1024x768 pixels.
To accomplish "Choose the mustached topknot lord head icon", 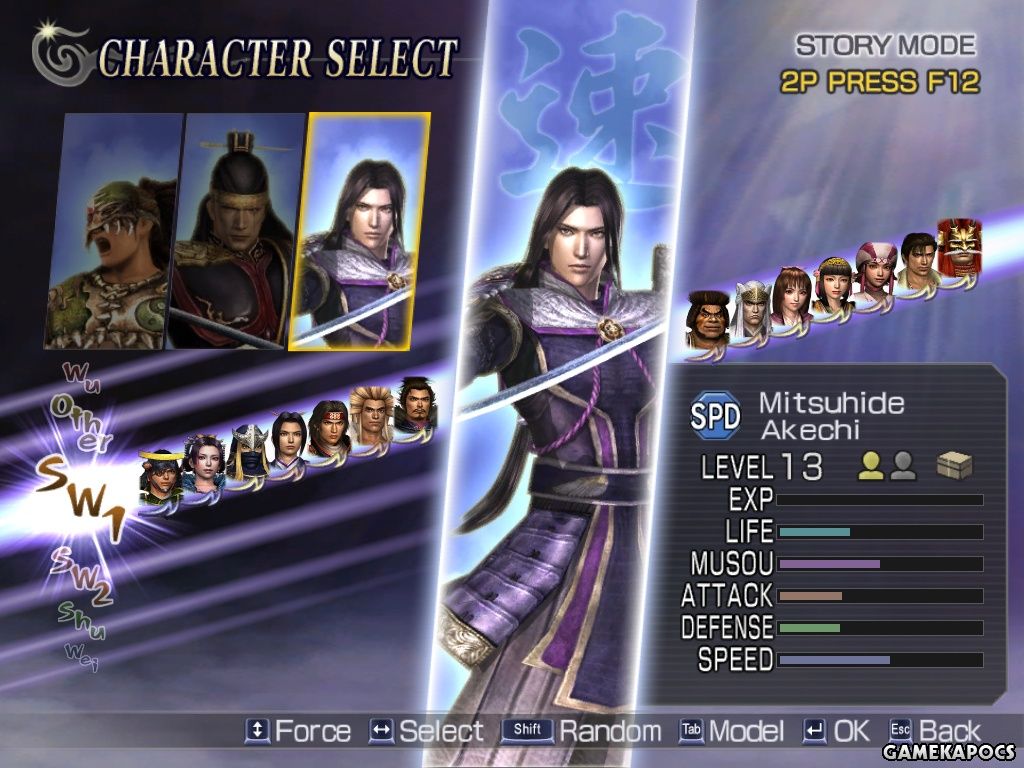I will click(414, 404).
